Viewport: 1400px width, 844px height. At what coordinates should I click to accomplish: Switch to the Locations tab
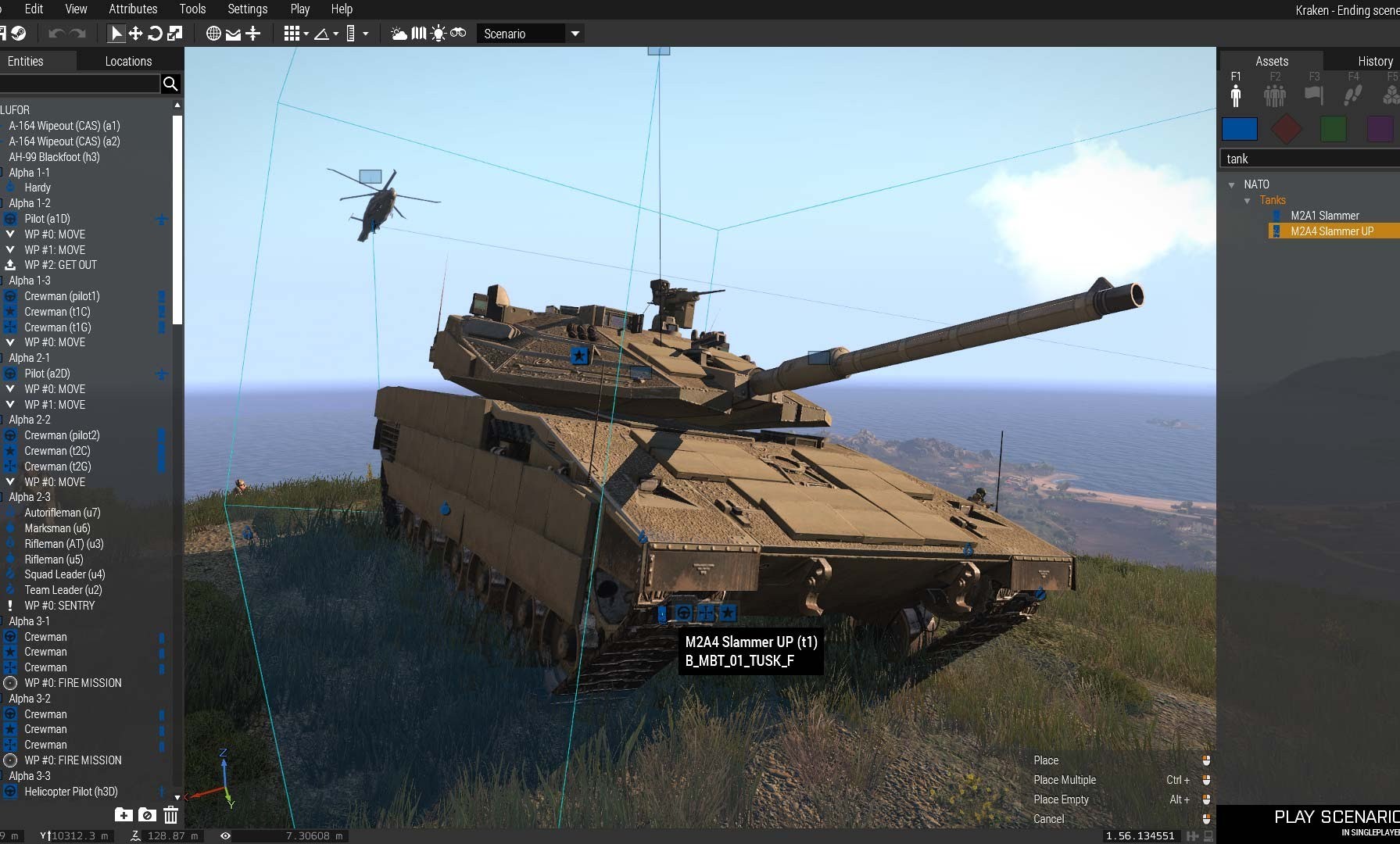(x=128, y=61)
